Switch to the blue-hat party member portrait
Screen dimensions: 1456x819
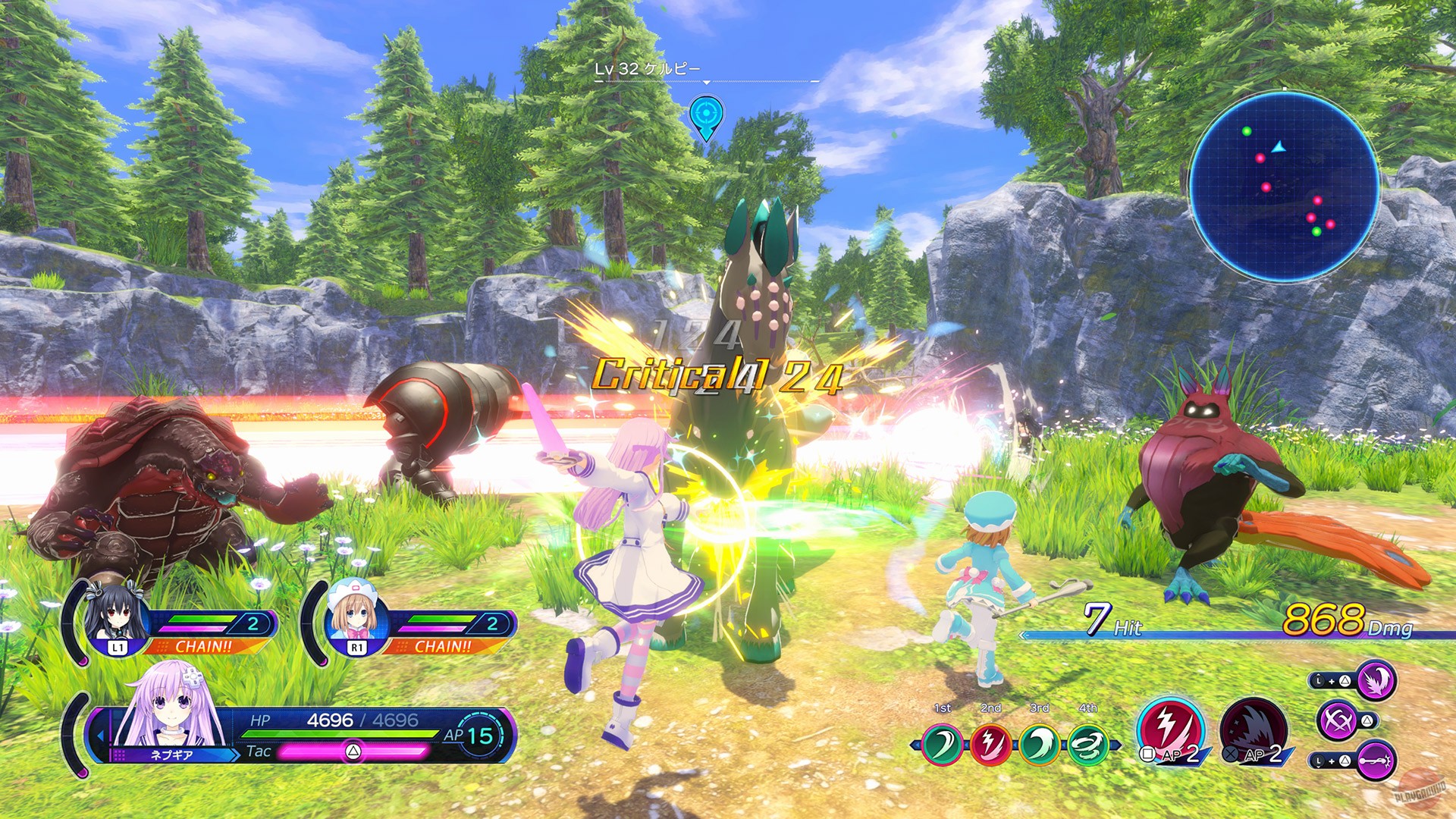pos(355,616)
